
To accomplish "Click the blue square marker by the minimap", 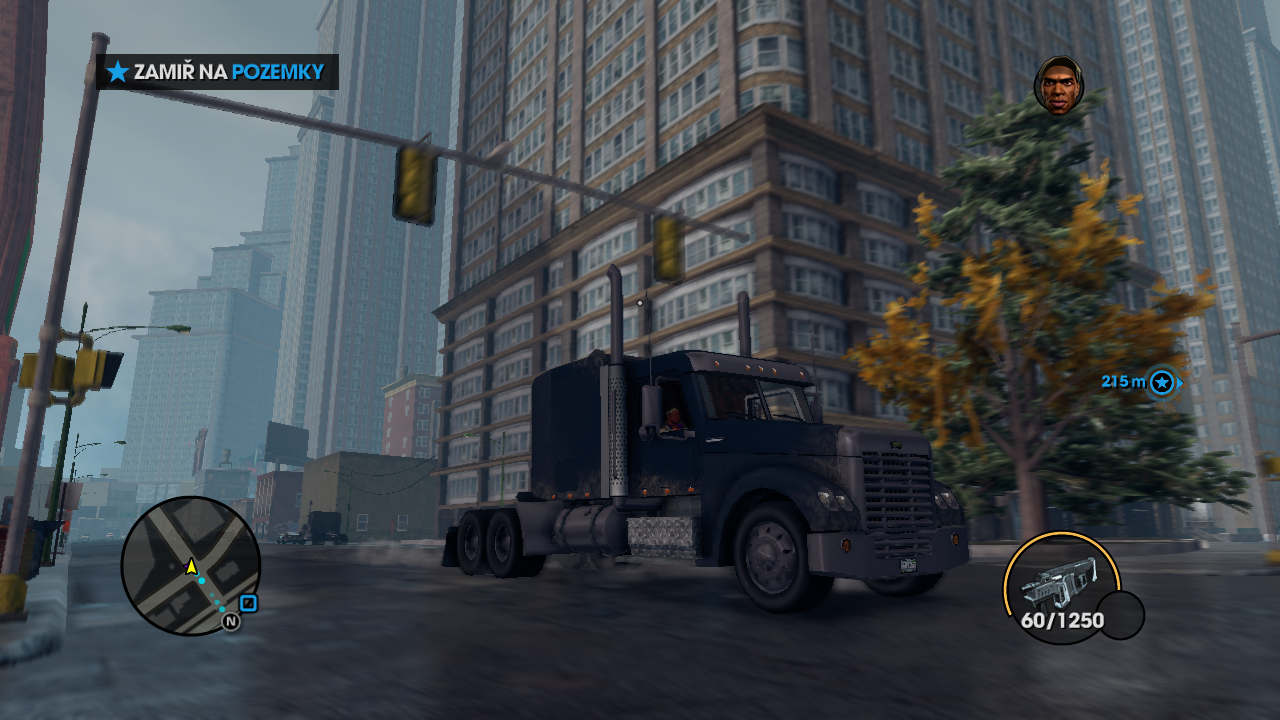I will (x=249, y=603).
